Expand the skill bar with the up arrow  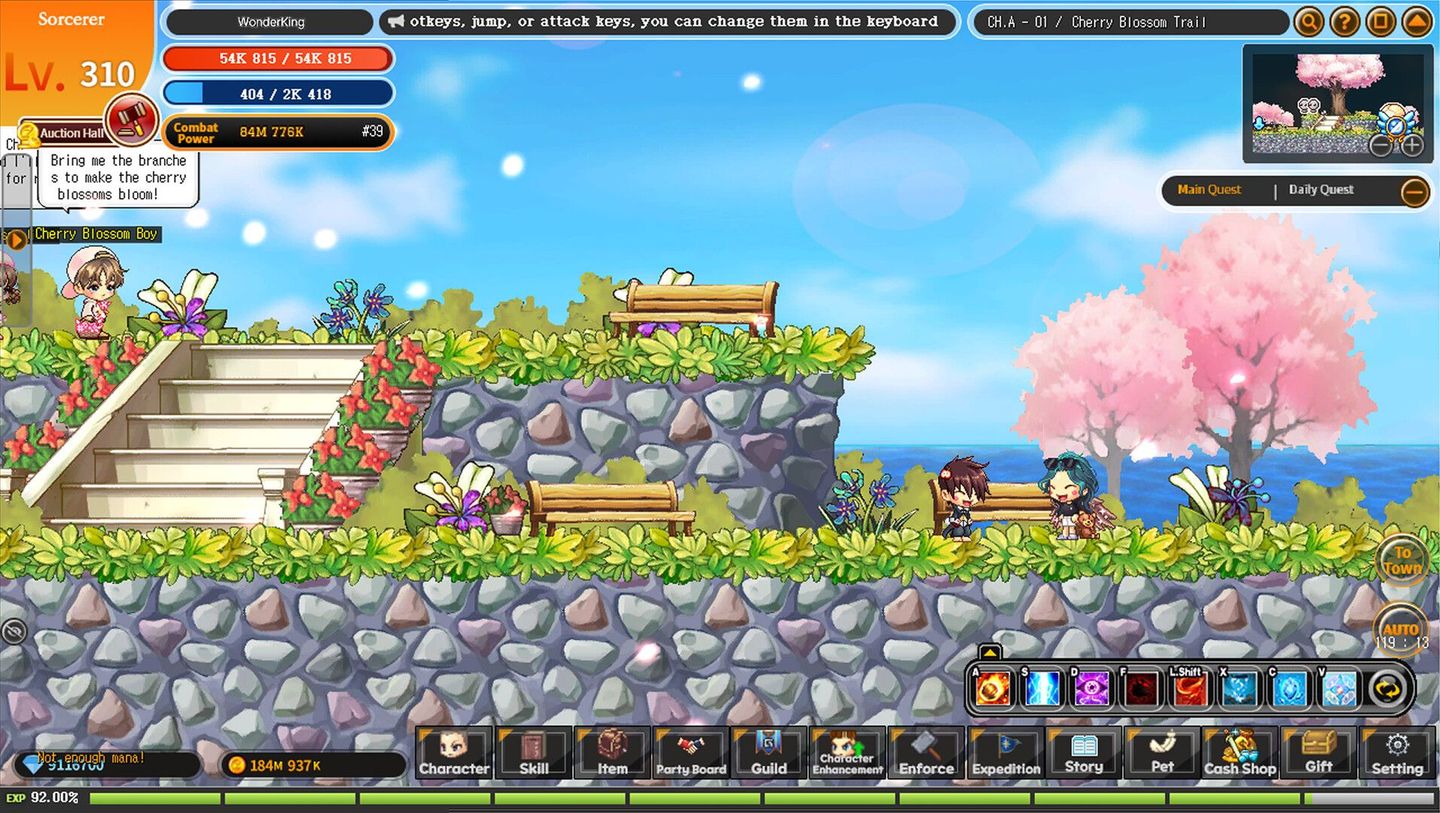(989, 650)
